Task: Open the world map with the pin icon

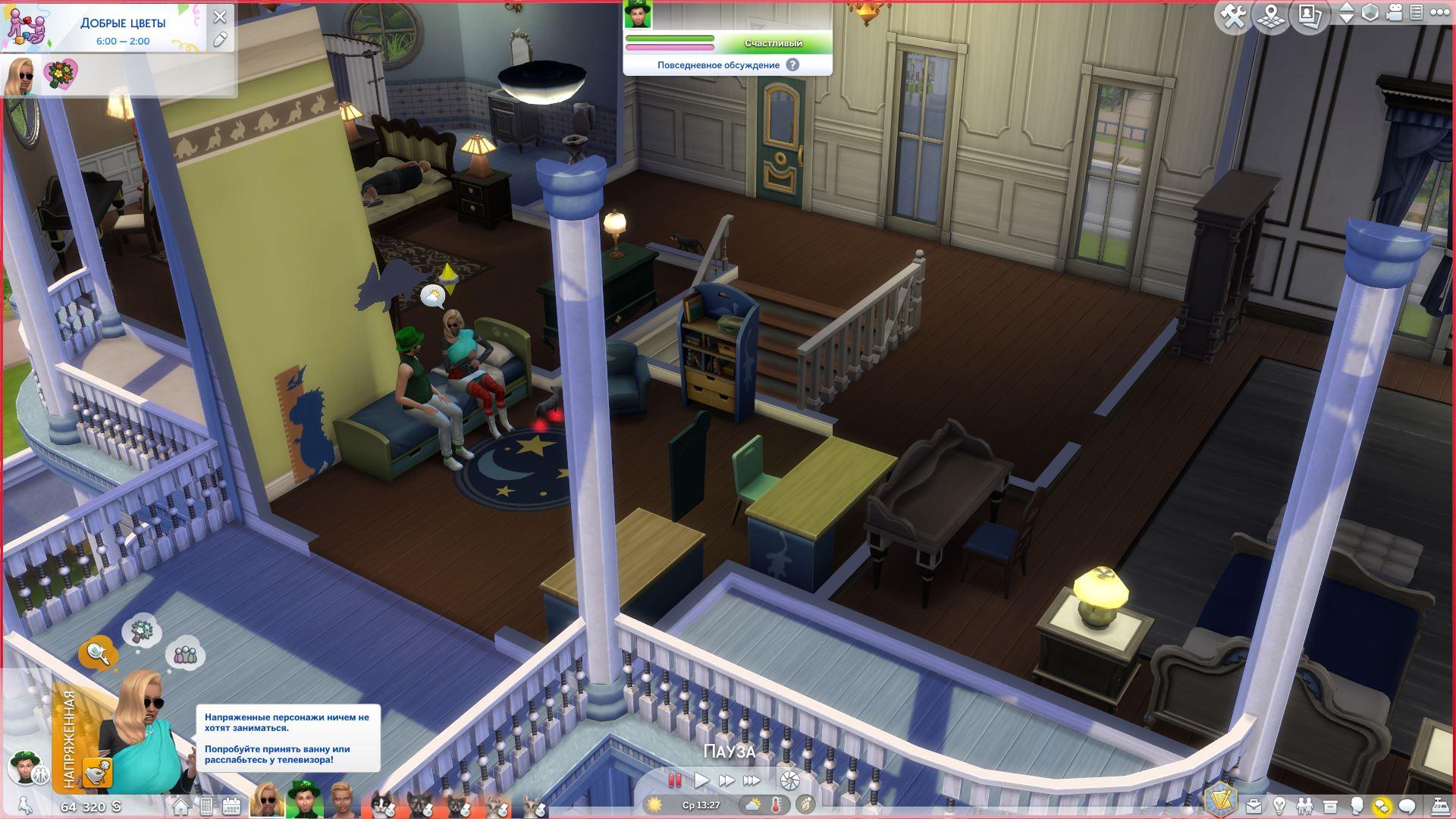Action: point(1272,15)
